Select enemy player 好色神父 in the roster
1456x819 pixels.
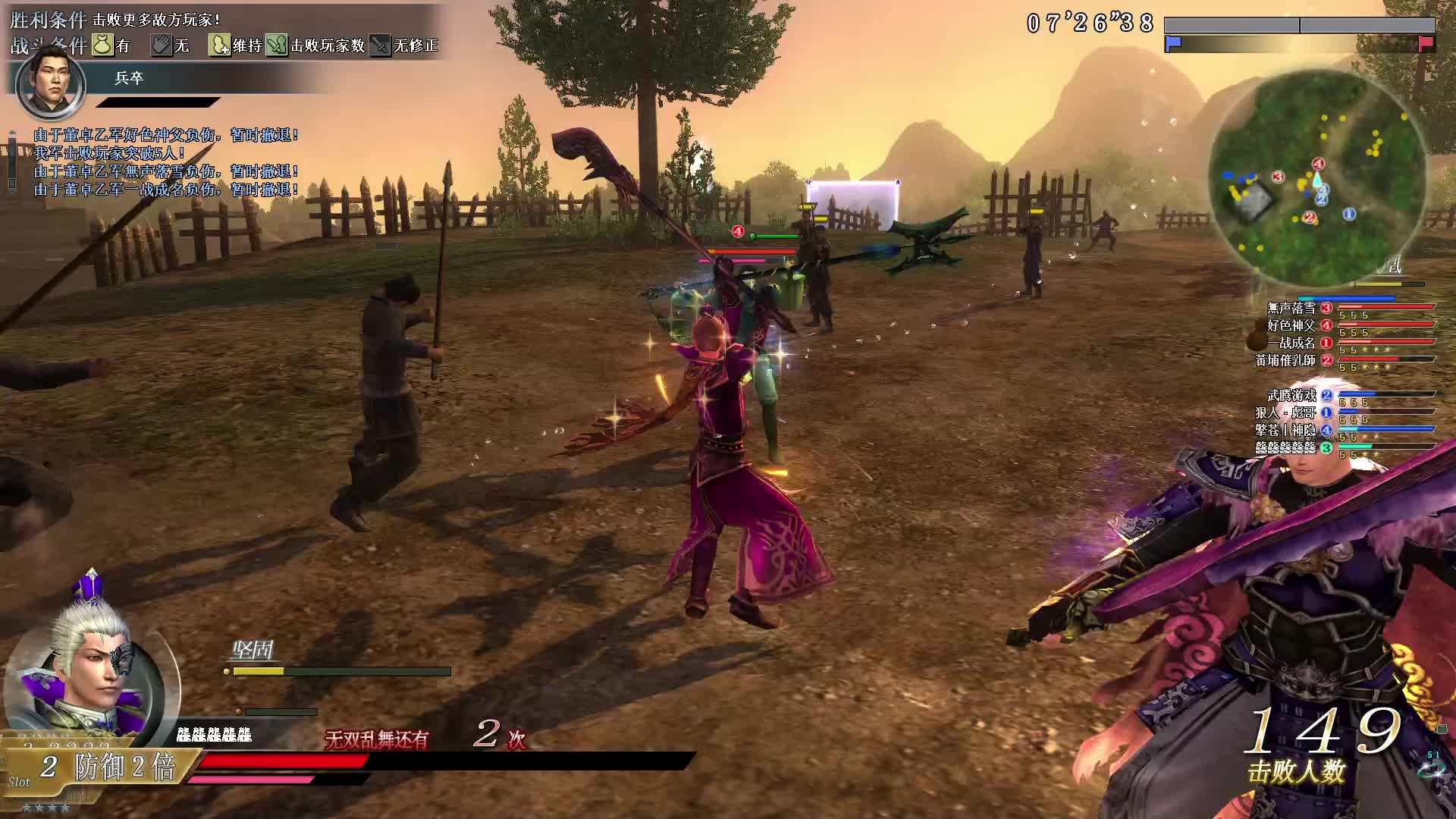pos(1291,325)
